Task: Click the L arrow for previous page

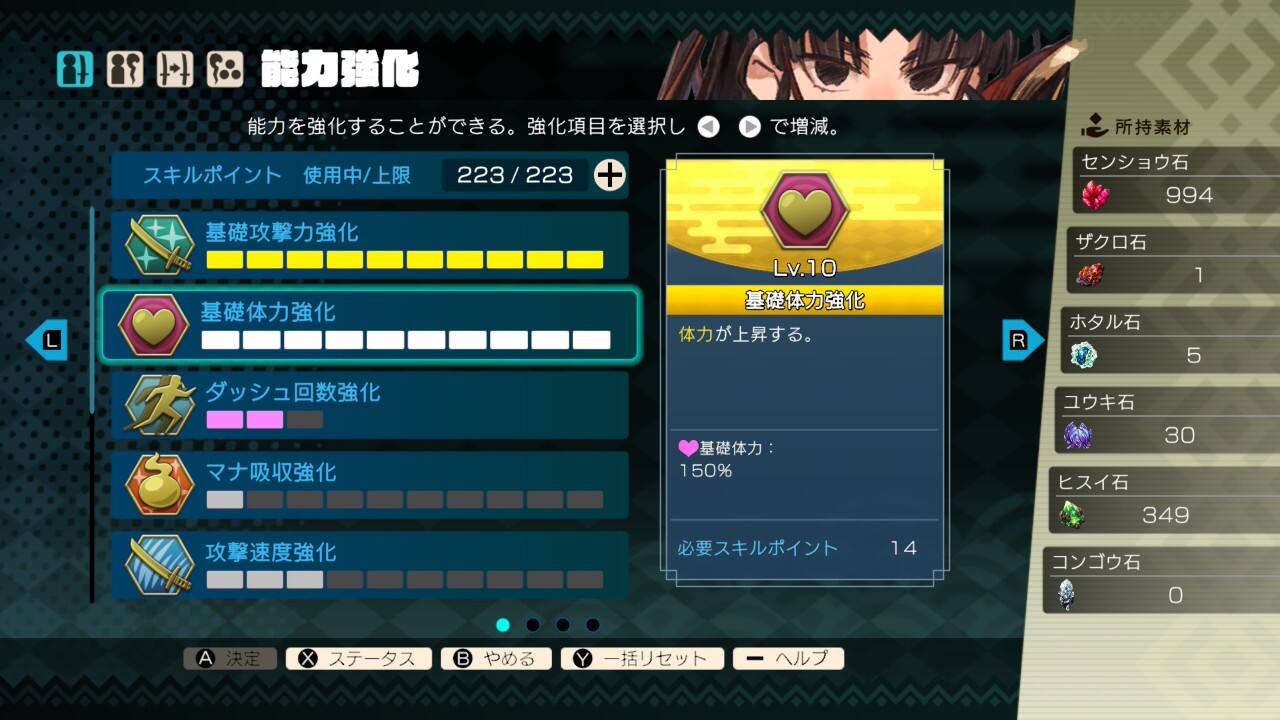Action: (46, 341)
